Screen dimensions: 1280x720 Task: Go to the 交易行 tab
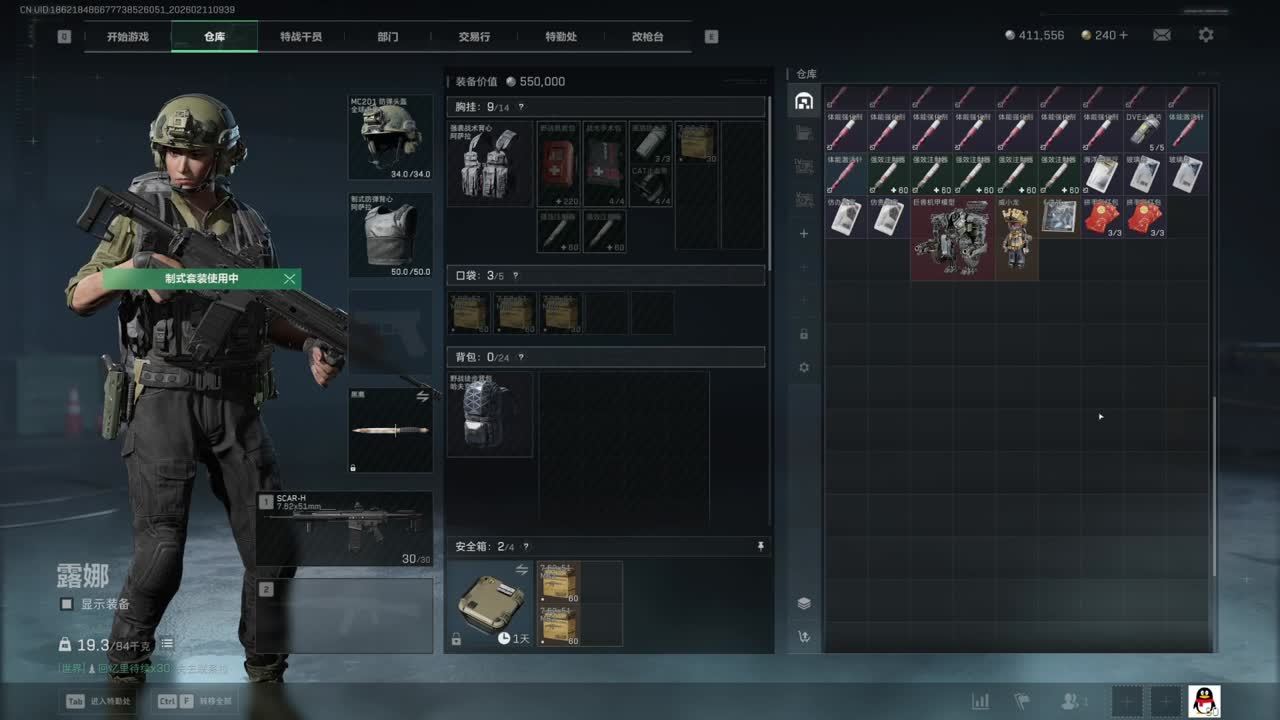click(x=474, y=37)
